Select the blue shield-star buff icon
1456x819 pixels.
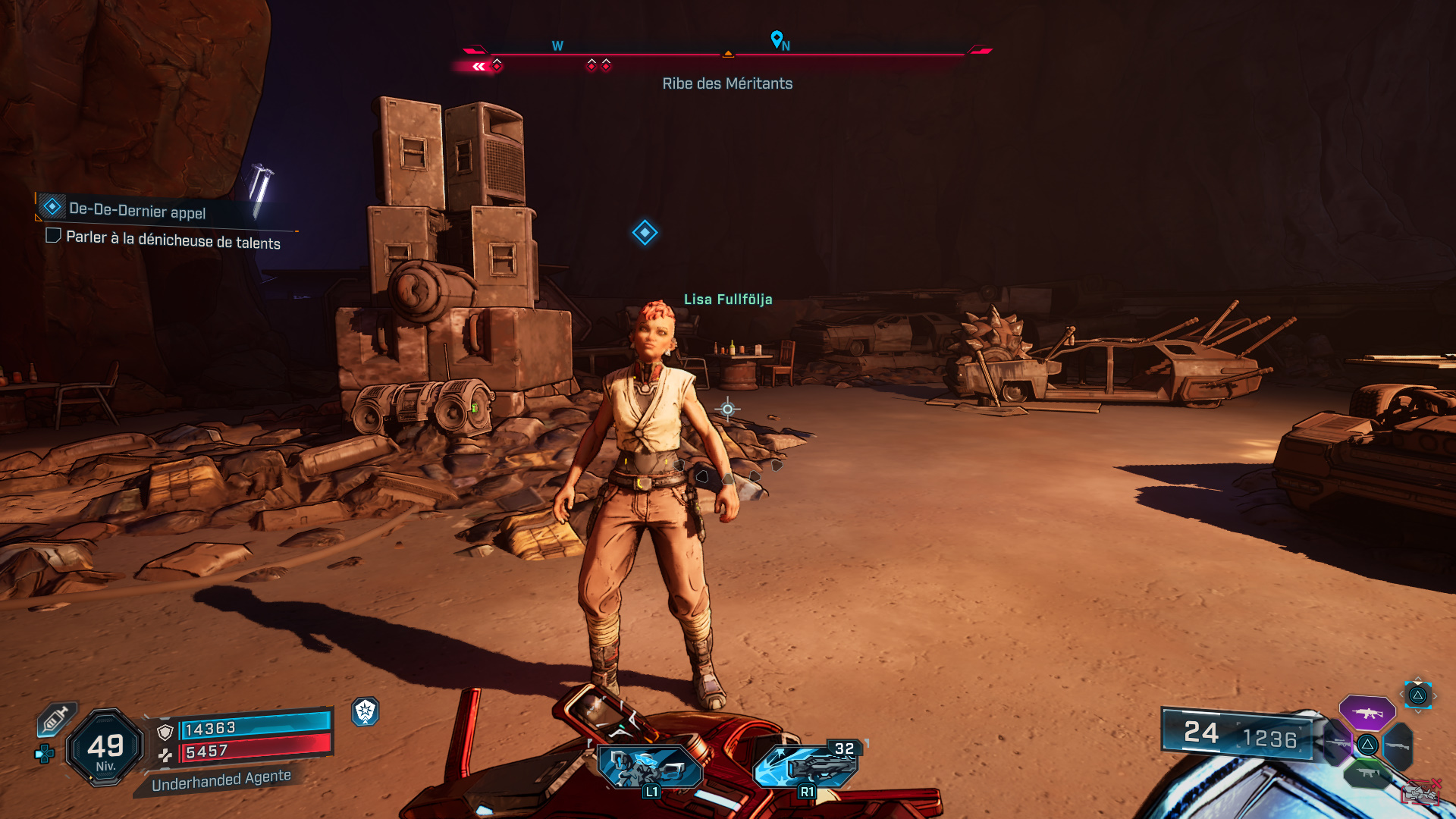pyautogui.click(x=366, y=711)
